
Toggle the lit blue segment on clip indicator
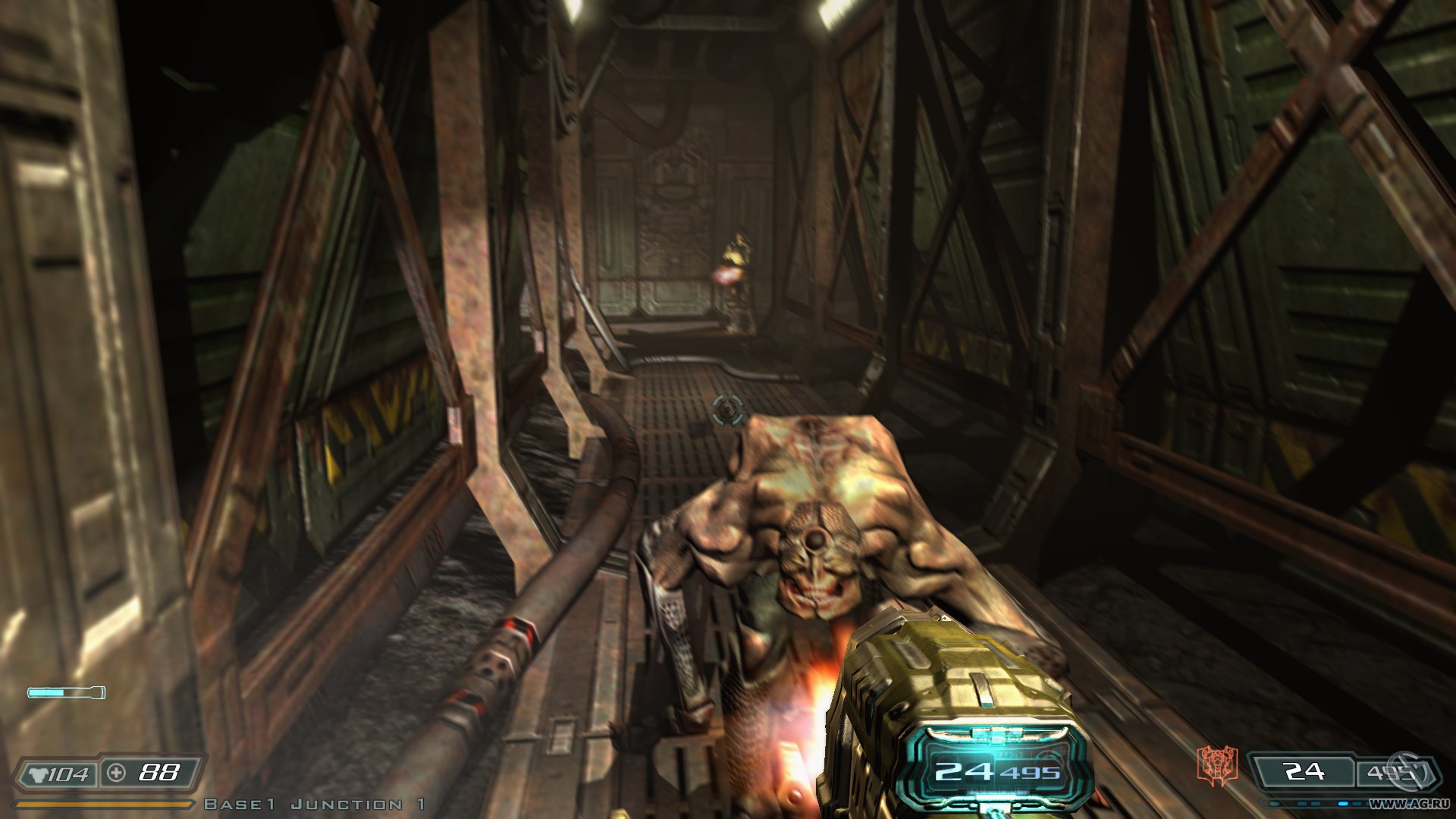[x=1344, y=805]
